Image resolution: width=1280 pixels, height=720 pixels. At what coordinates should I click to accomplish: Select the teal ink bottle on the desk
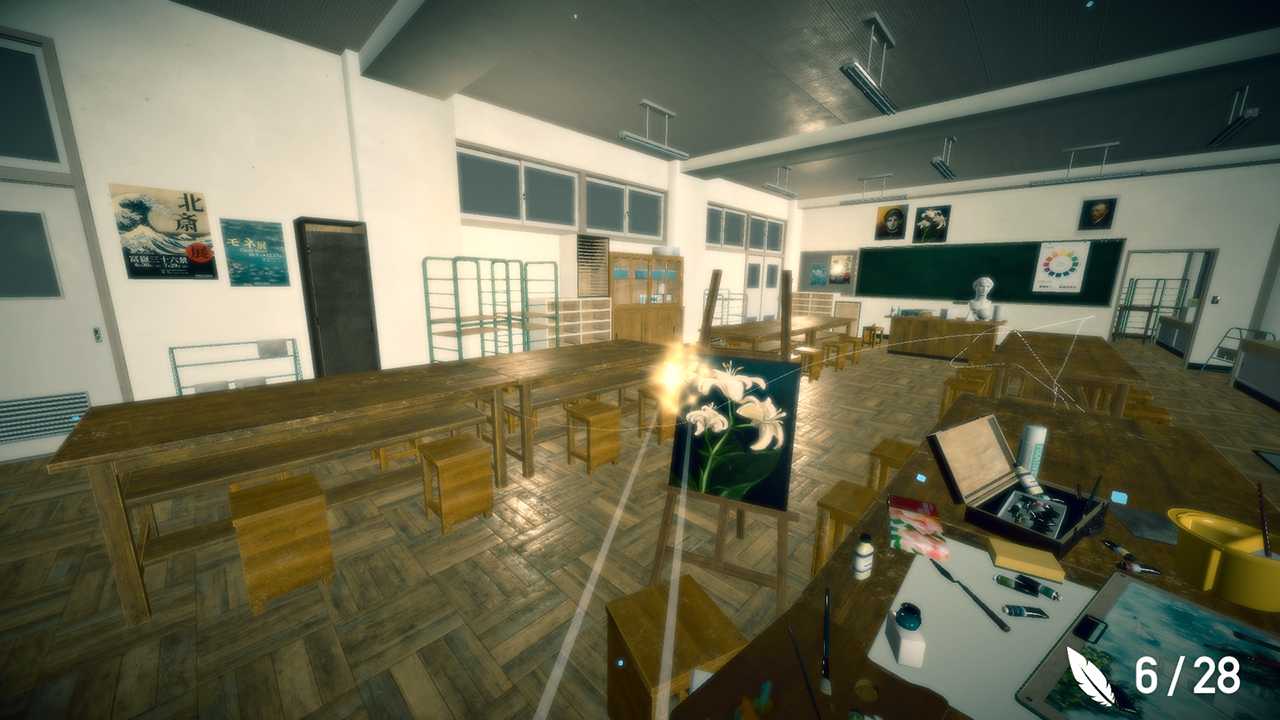pos(908,616)
